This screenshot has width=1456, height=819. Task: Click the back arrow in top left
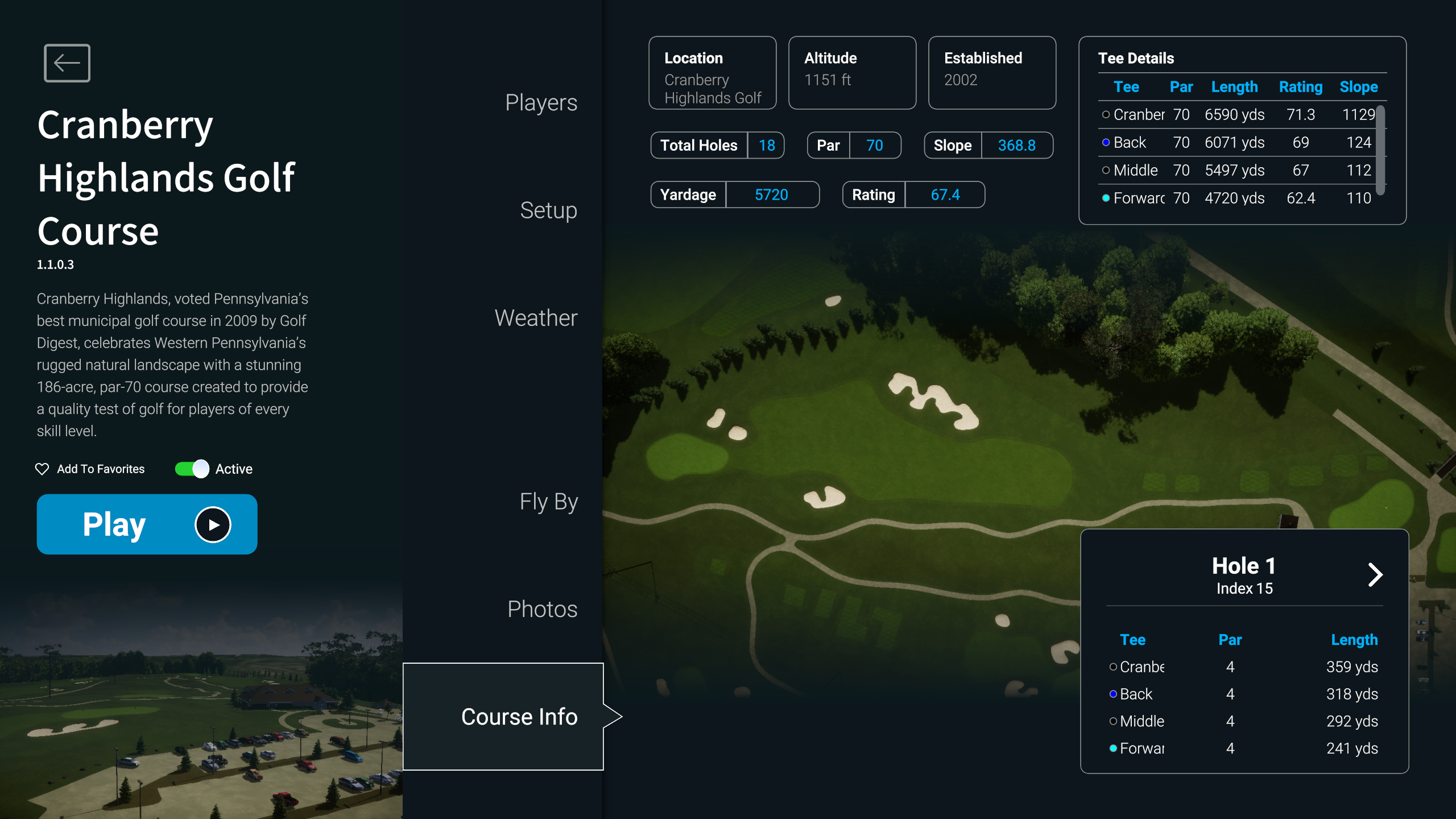pos(67,63)
